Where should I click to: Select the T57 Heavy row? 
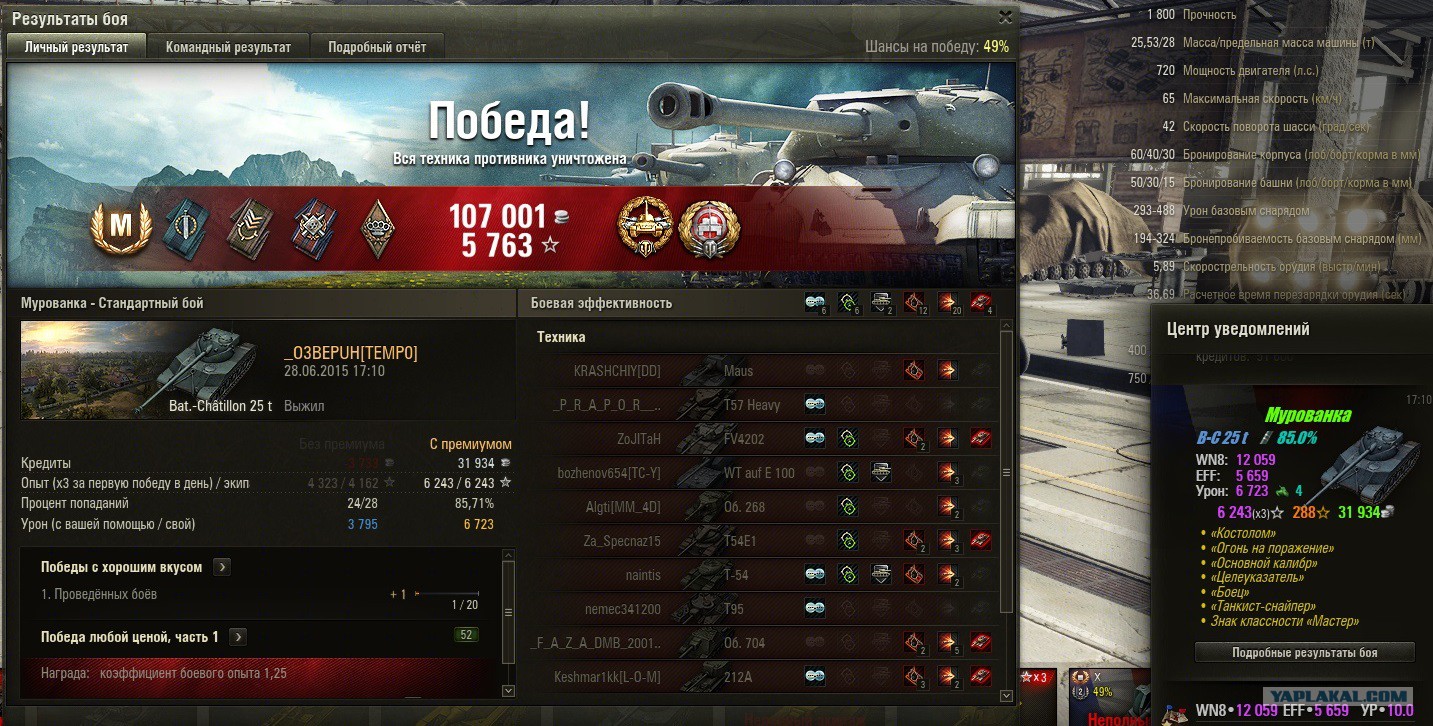760,405
